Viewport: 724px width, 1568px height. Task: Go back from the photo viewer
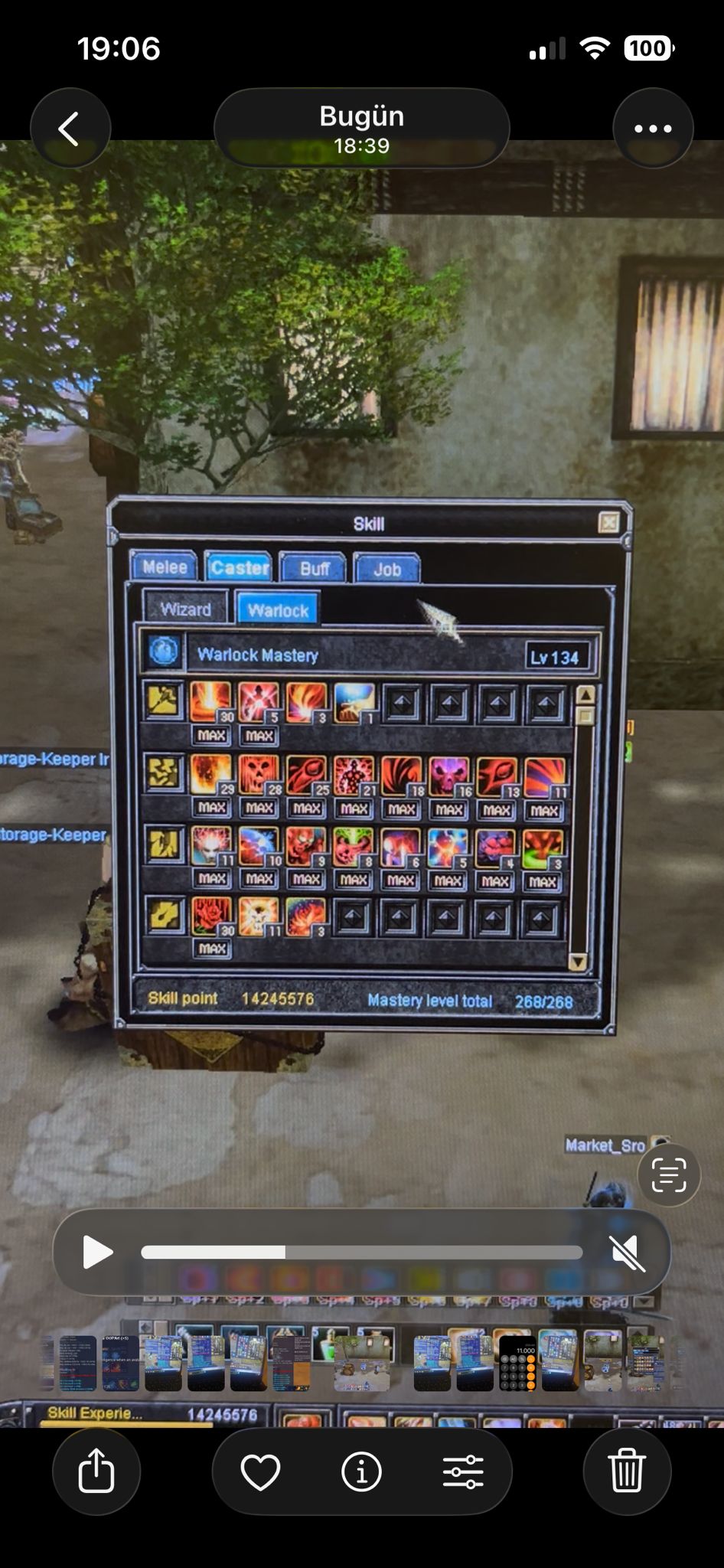[x=70, y=129]
